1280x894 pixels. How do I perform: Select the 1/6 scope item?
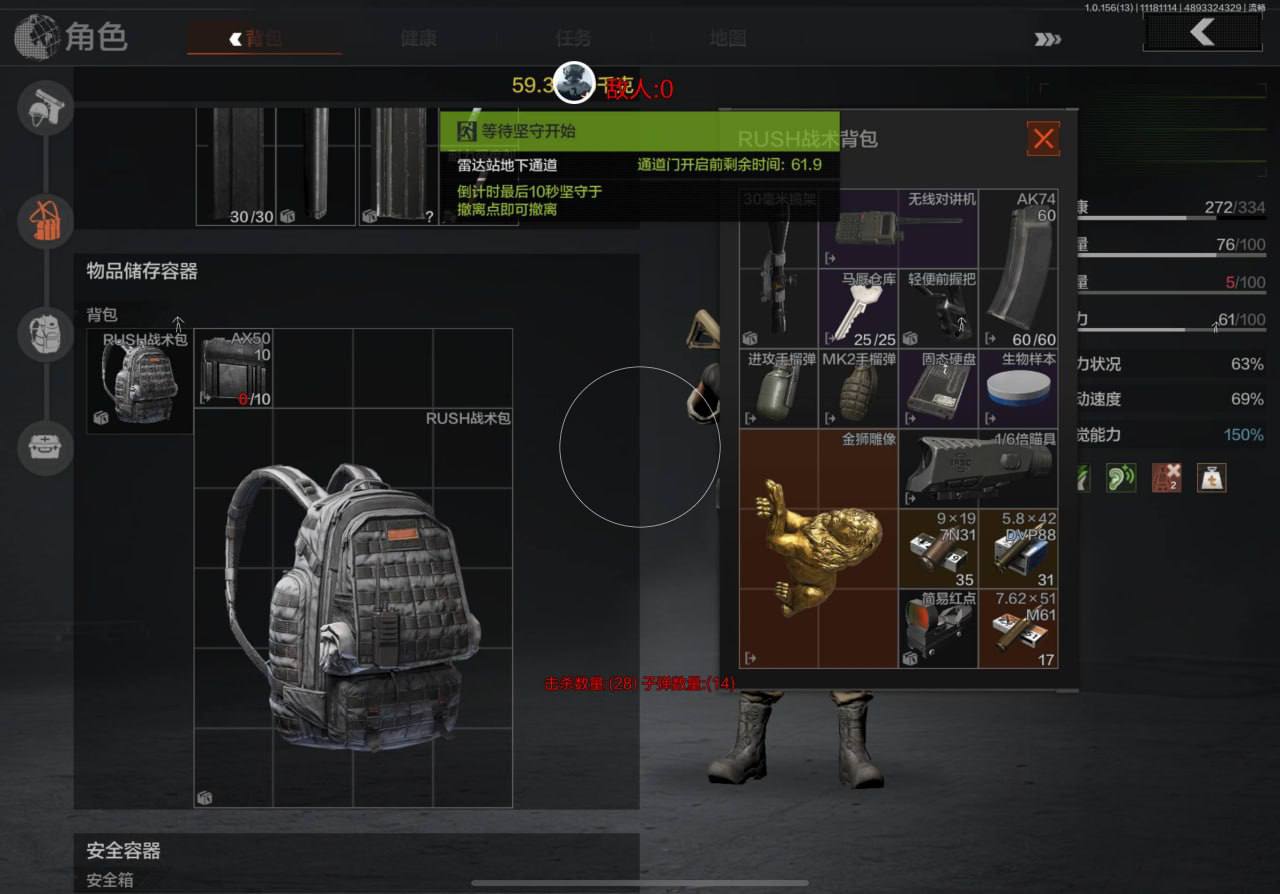pyautogui.click(x=978, y=468)
